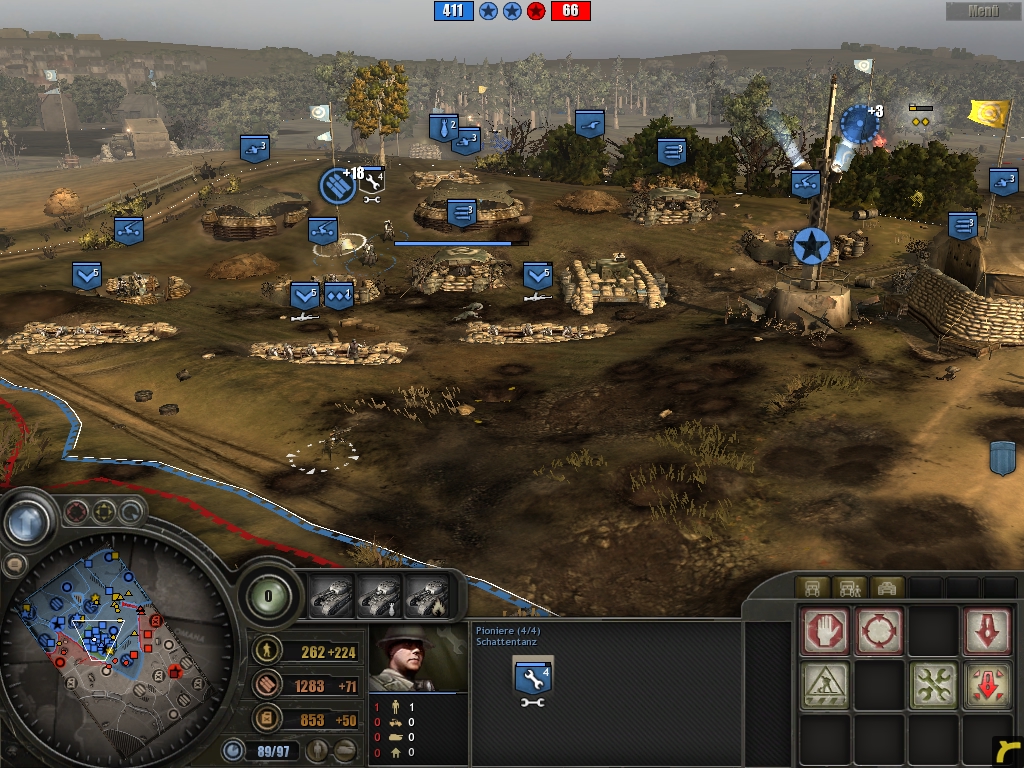The width and height of the screenshot is (1024, 768).
Task: Issue the Stop command with the hand icon
Action: pos(825,631)
